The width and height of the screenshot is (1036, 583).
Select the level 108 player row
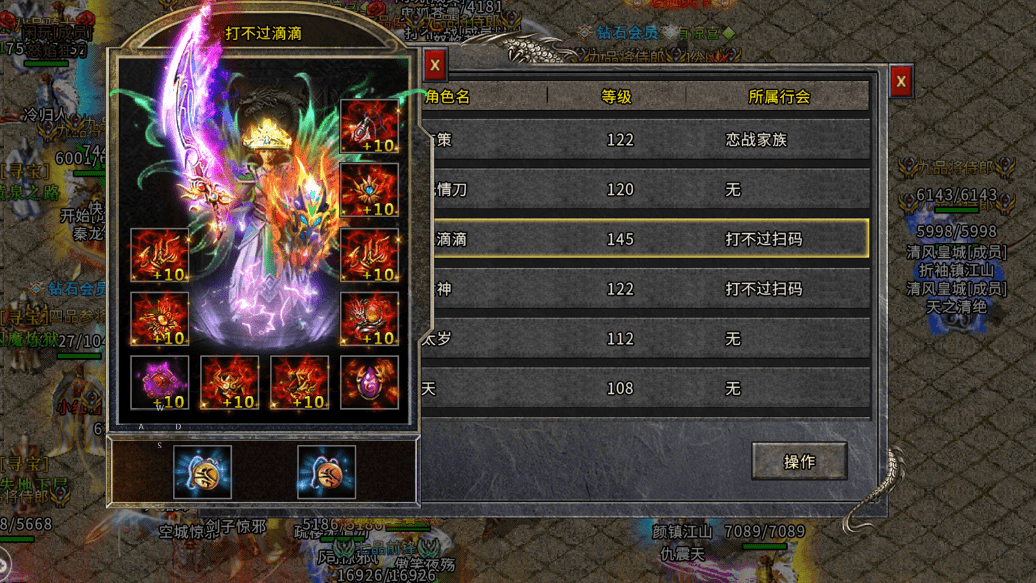click(645, 388)
